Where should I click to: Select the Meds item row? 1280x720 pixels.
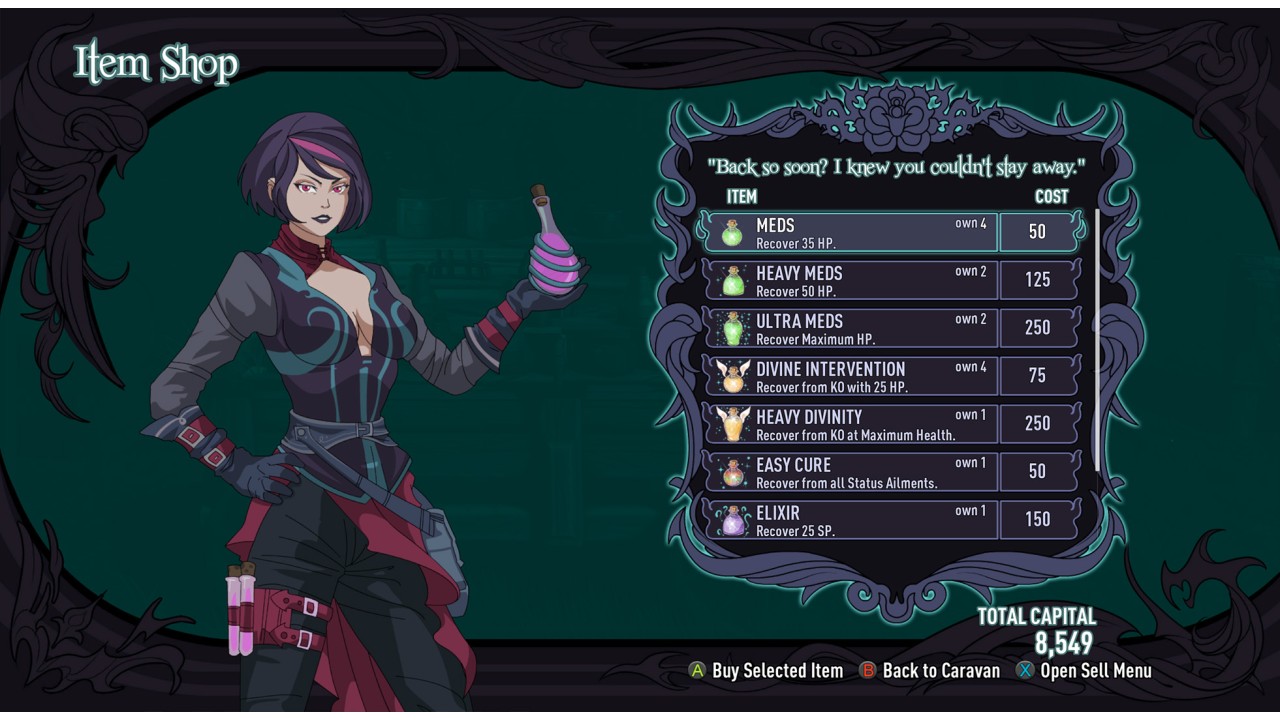[852, 232]
